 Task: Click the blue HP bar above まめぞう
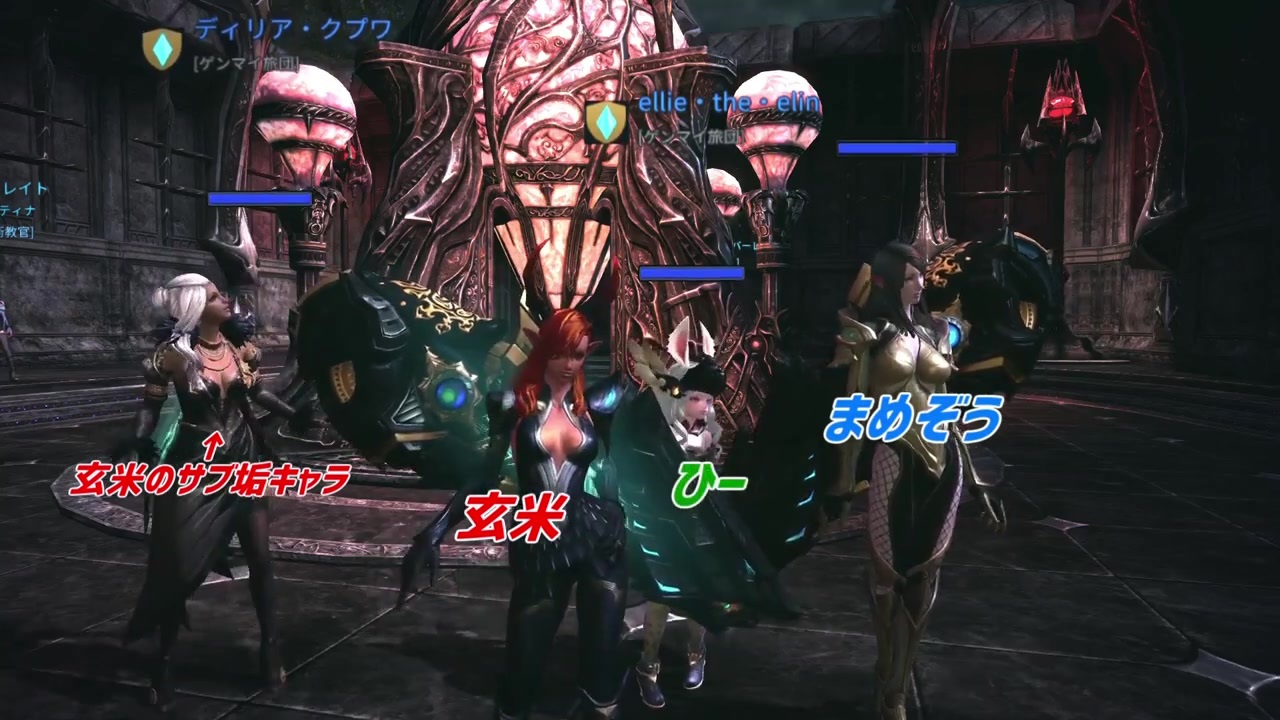900,147
